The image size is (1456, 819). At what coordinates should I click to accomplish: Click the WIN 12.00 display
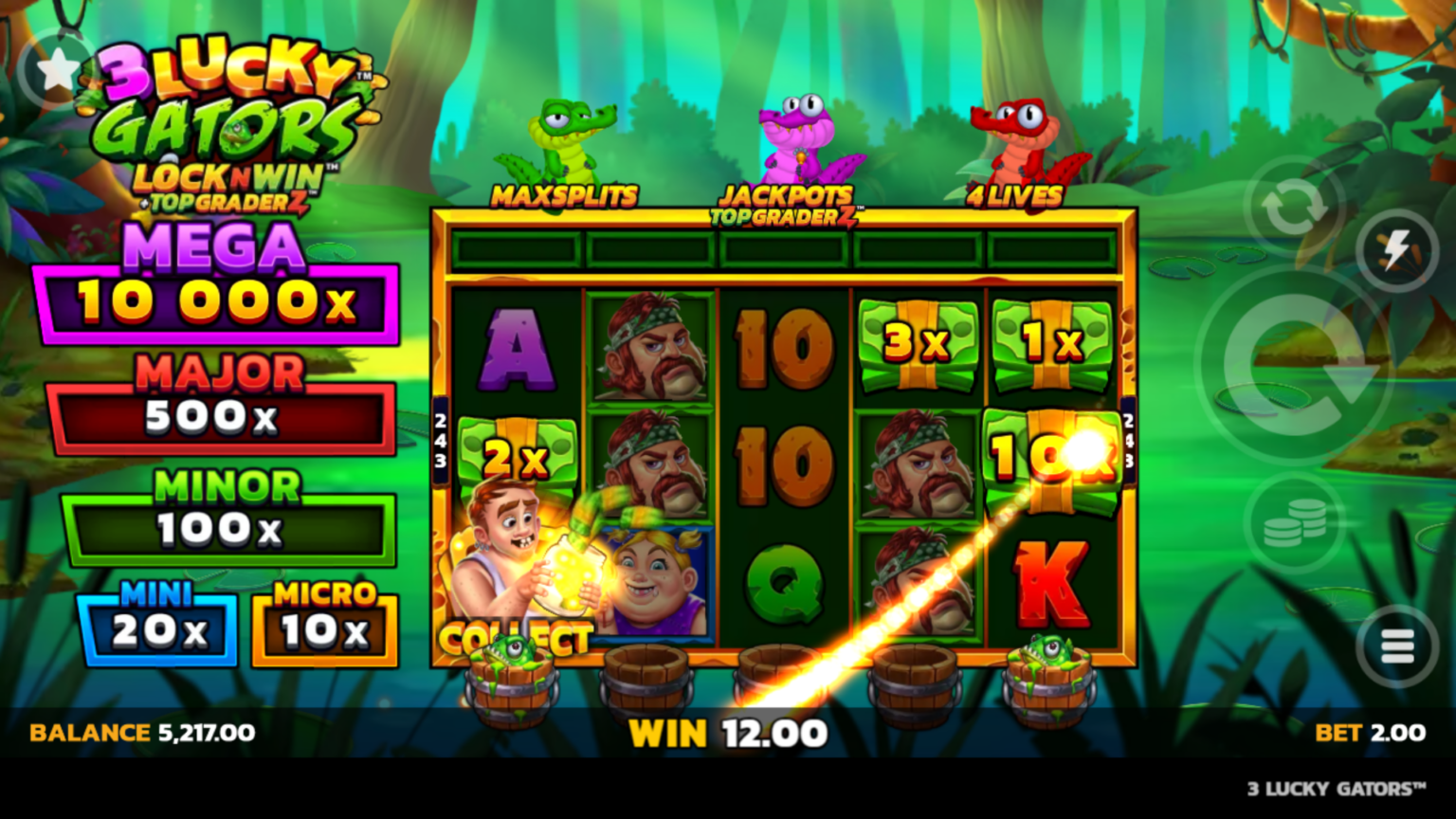point(728,733)
